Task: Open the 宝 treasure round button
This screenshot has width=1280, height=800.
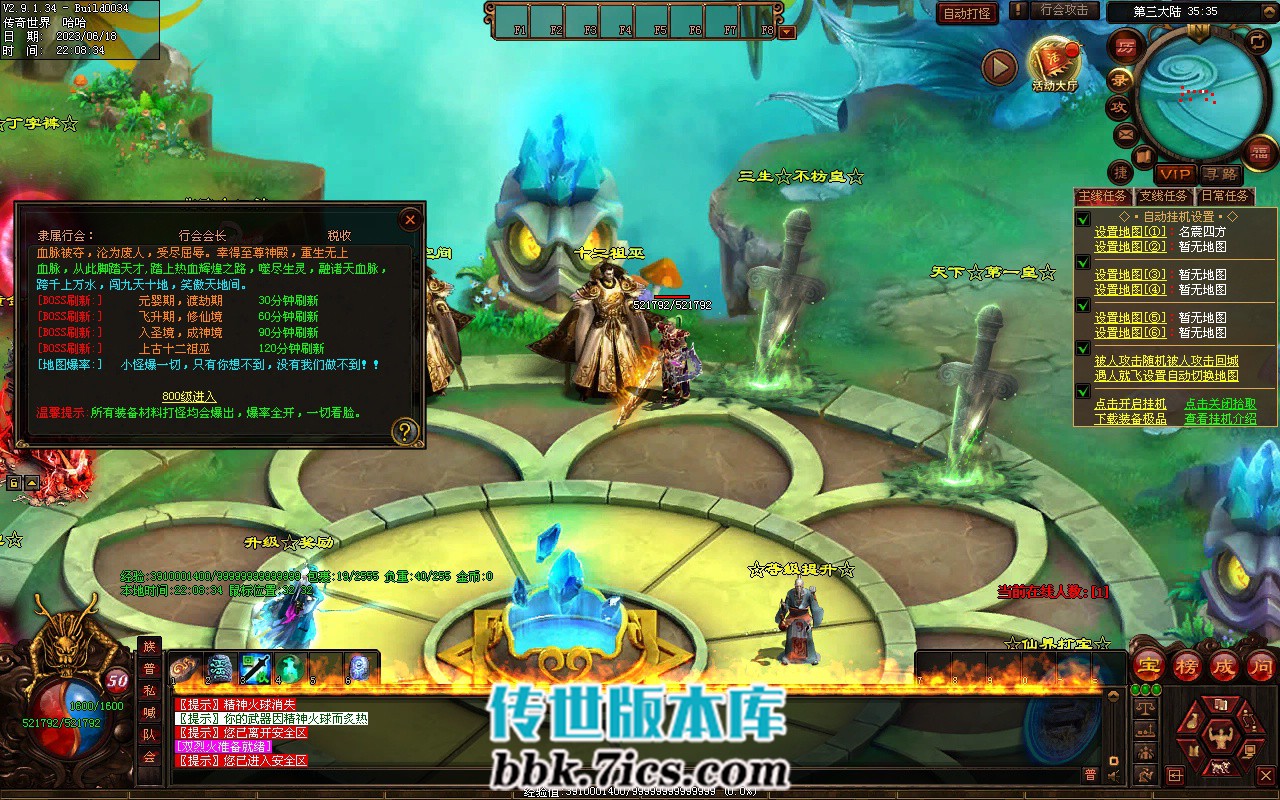Action: (x=1149, y=665)
